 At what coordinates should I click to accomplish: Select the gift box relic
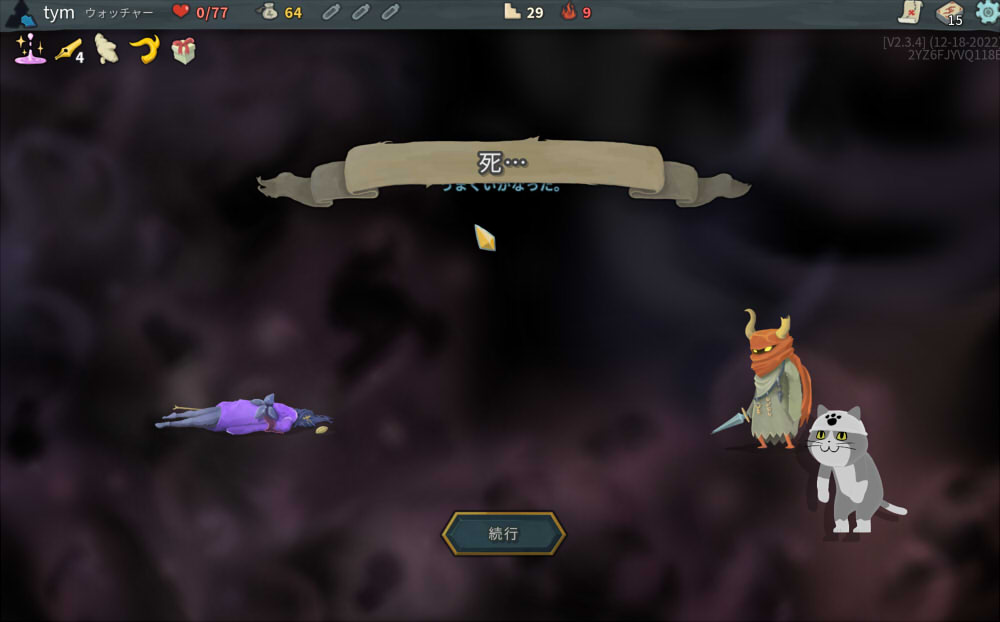(x=183, y=49)
